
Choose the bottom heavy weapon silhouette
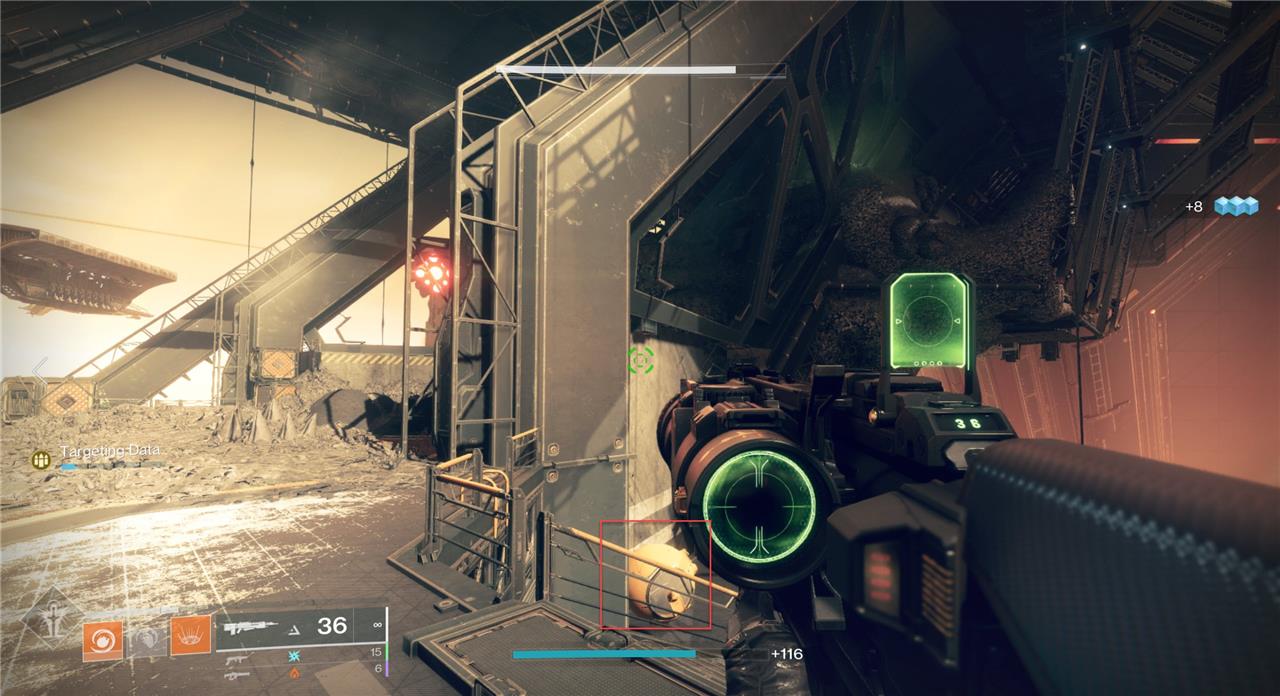tap(237, 675)
